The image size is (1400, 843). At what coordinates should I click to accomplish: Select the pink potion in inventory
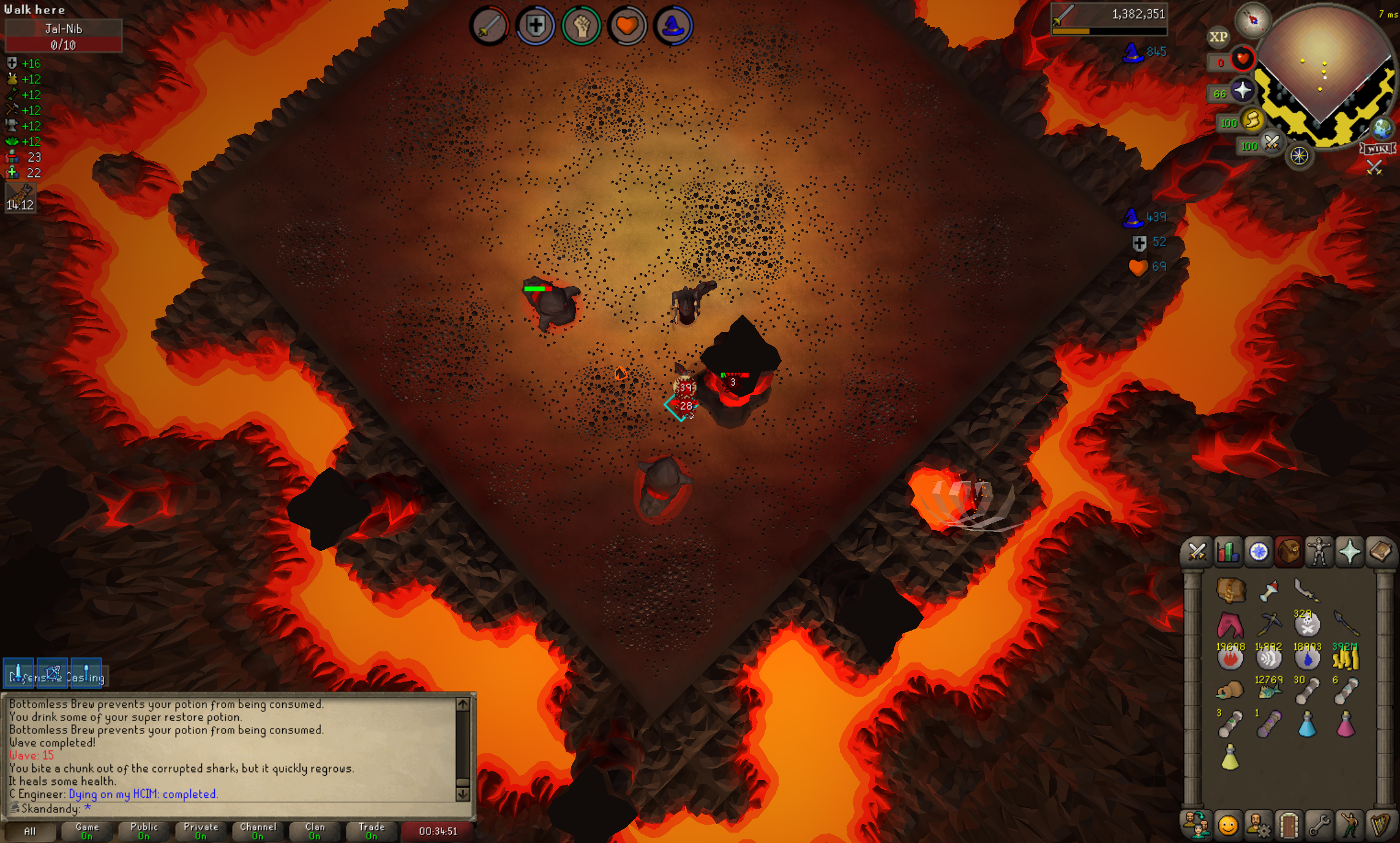[x=1345, y=724]
